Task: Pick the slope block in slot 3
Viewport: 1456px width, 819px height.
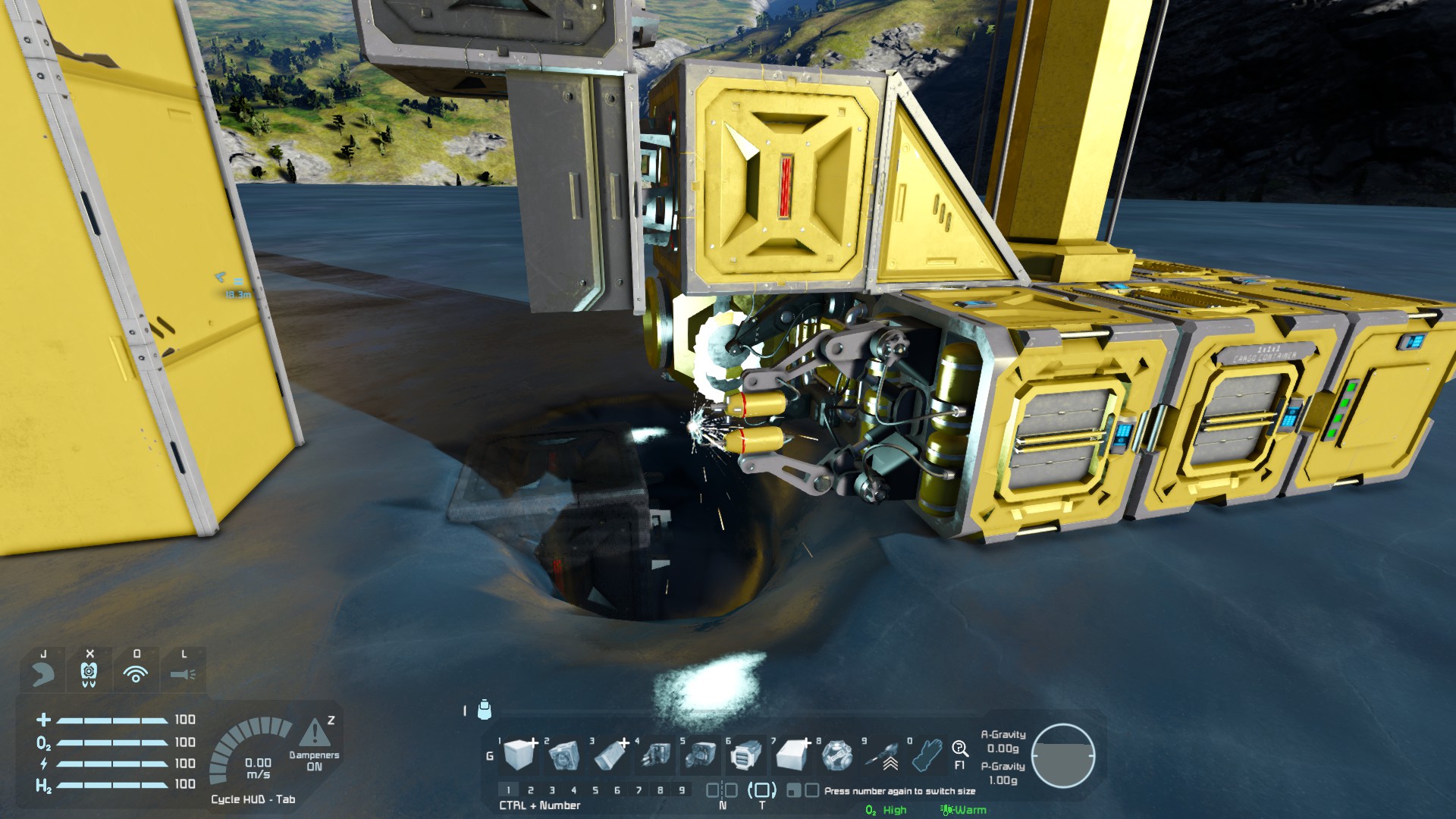Action: pyautogui.click(x=610, y=755)
